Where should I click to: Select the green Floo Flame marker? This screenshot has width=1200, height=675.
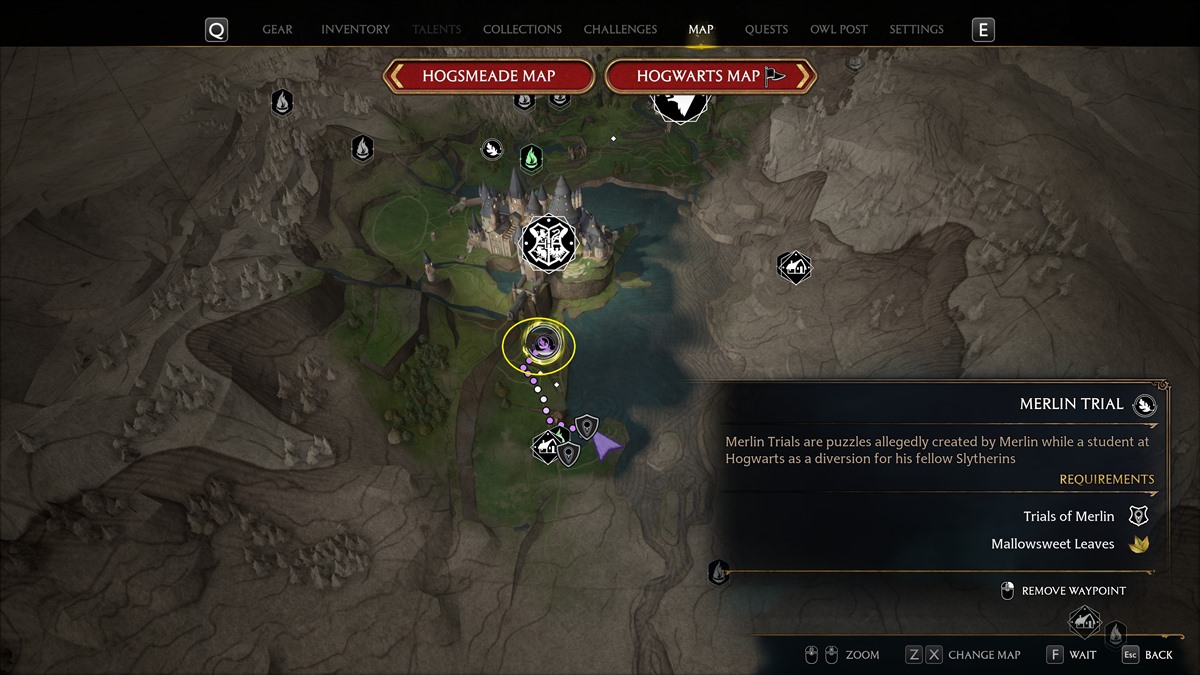532,158
